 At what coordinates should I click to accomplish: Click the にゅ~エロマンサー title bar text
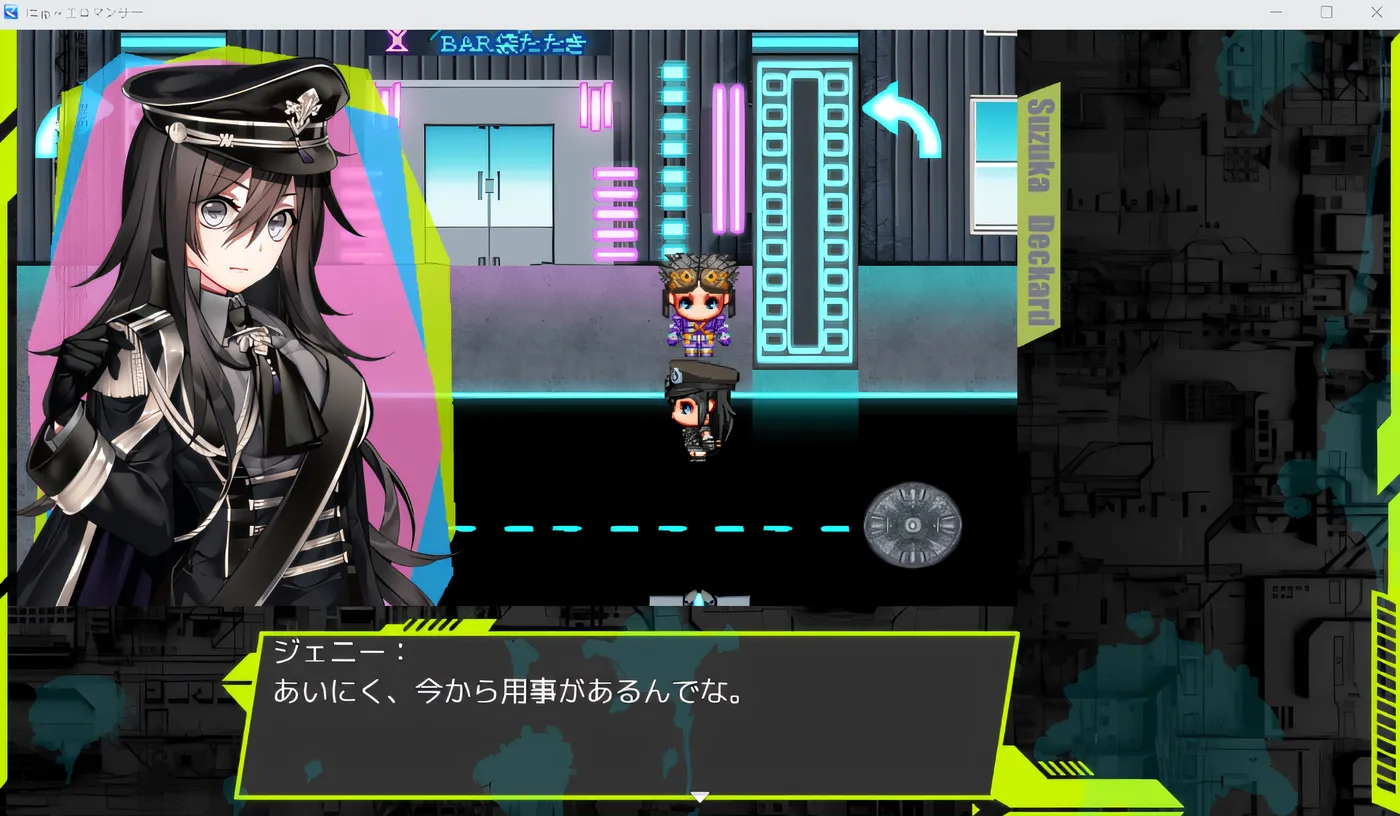pos(85,12)
